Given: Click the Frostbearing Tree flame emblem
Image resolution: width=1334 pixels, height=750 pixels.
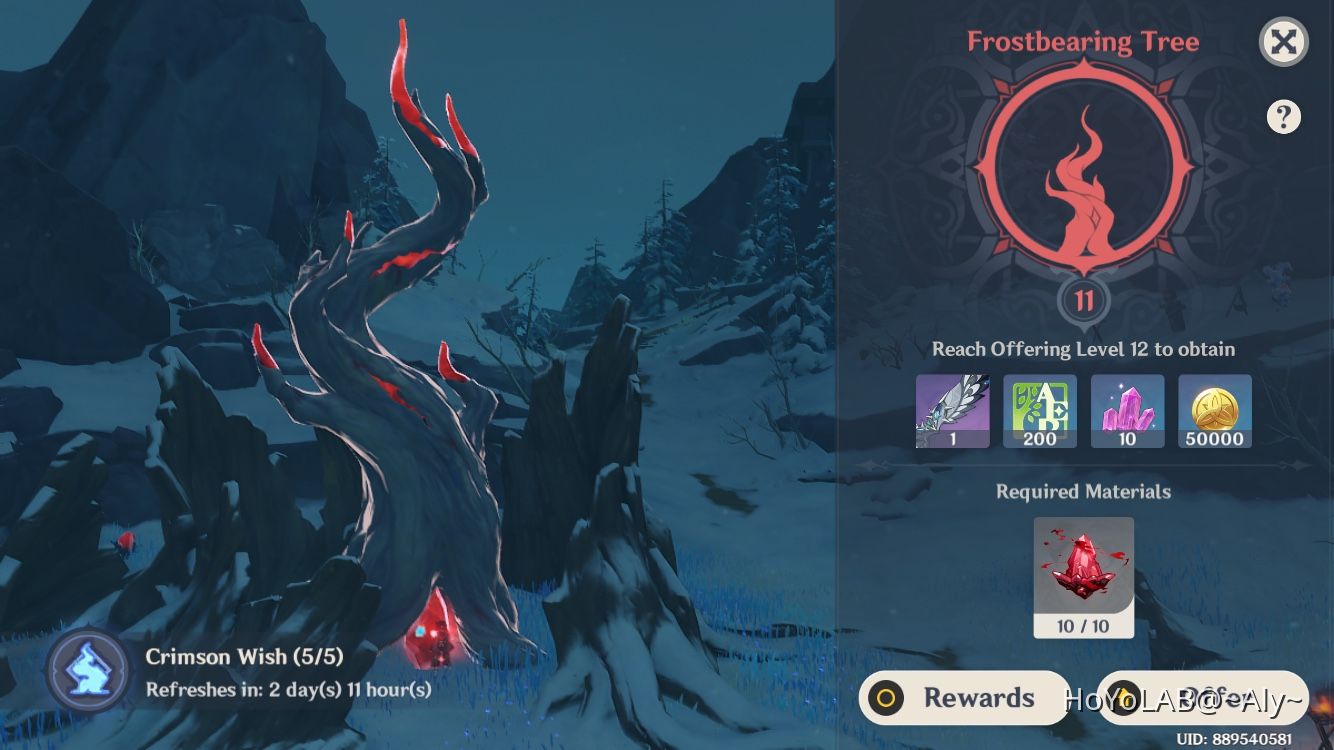Looking at the screenshot, I should pyautogui.click(x=1083, y=180).
